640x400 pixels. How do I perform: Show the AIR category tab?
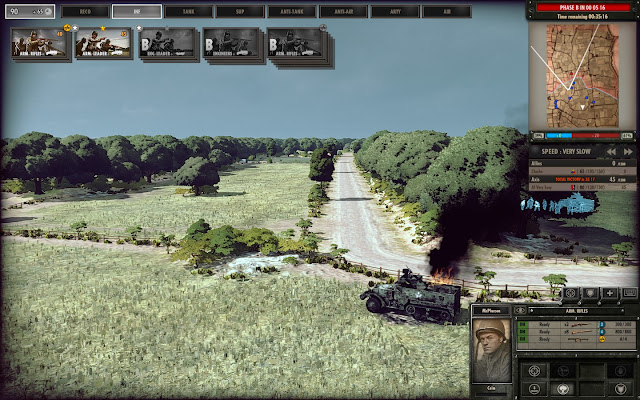coord(446,12)
